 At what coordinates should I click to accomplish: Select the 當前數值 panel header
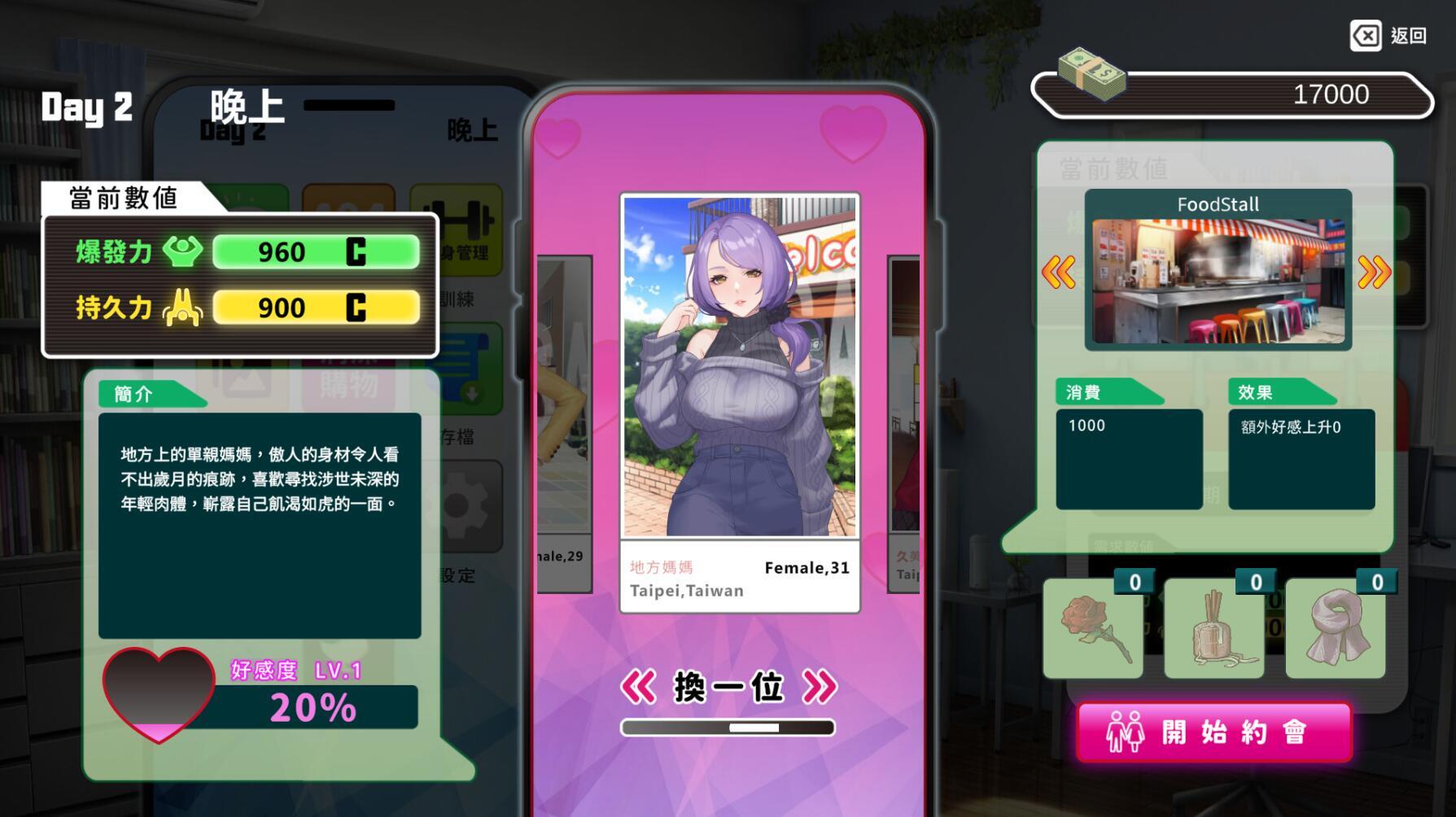pos(125,195)
